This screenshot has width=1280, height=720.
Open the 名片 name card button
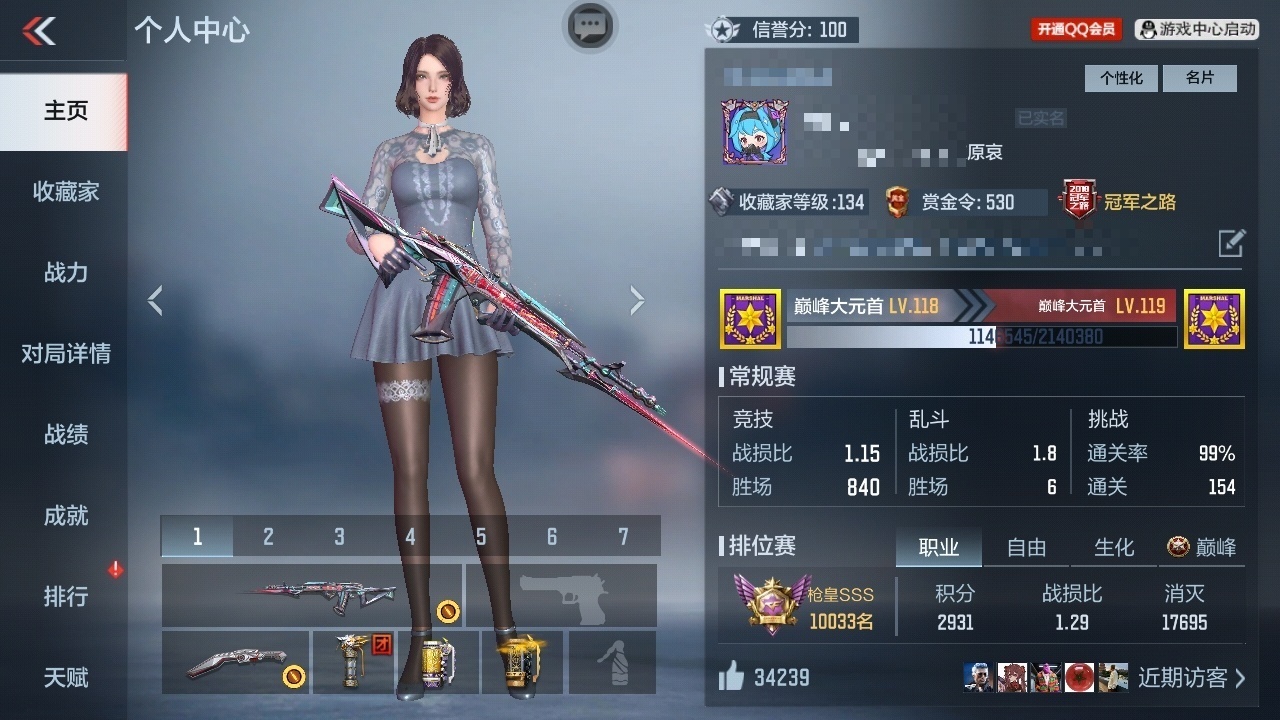(1199, 78)
